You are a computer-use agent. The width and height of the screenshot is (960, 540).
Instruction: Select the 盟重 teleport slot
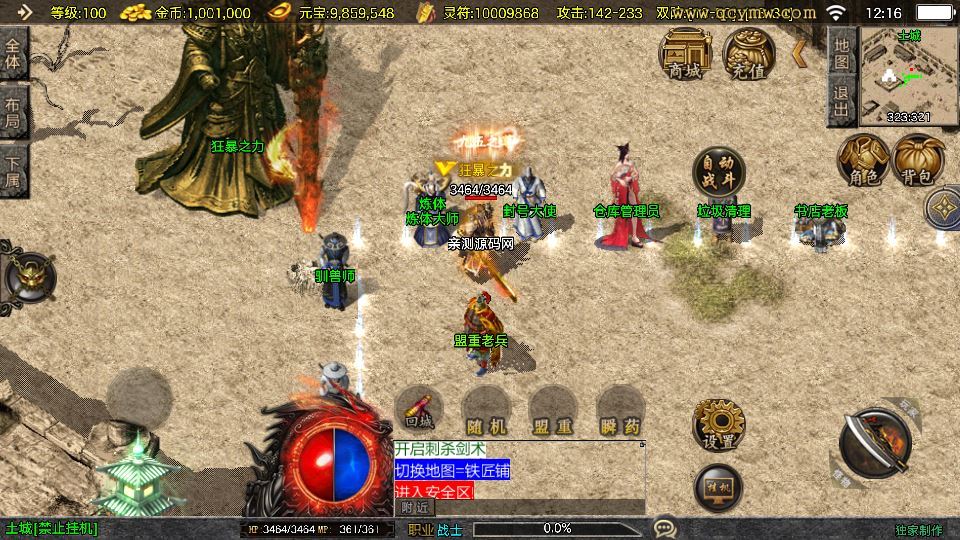(553, 411)
